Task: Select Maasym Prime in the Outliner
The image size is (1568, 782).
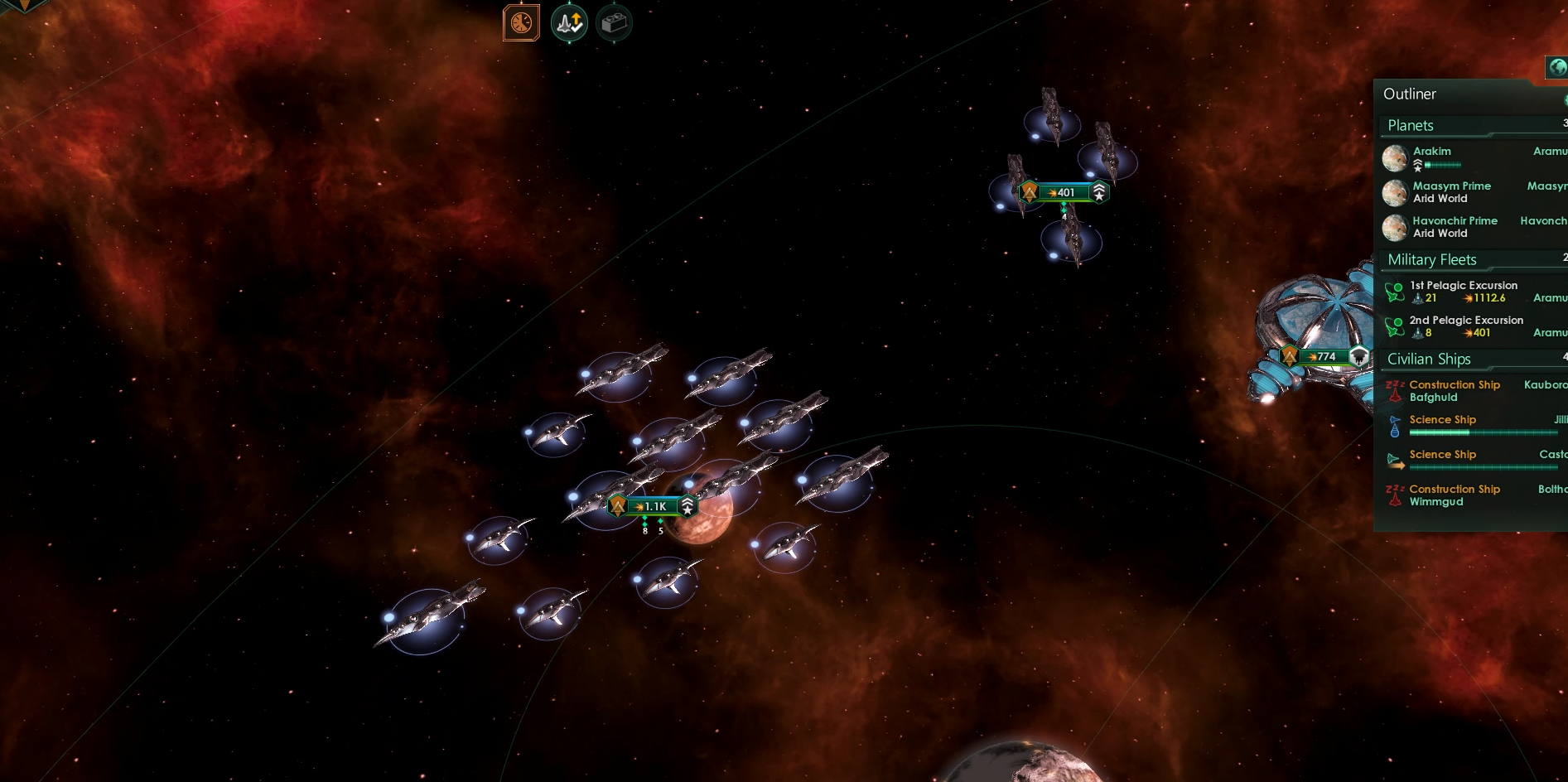Action: pyautogui.click(x=1450, y=186)
